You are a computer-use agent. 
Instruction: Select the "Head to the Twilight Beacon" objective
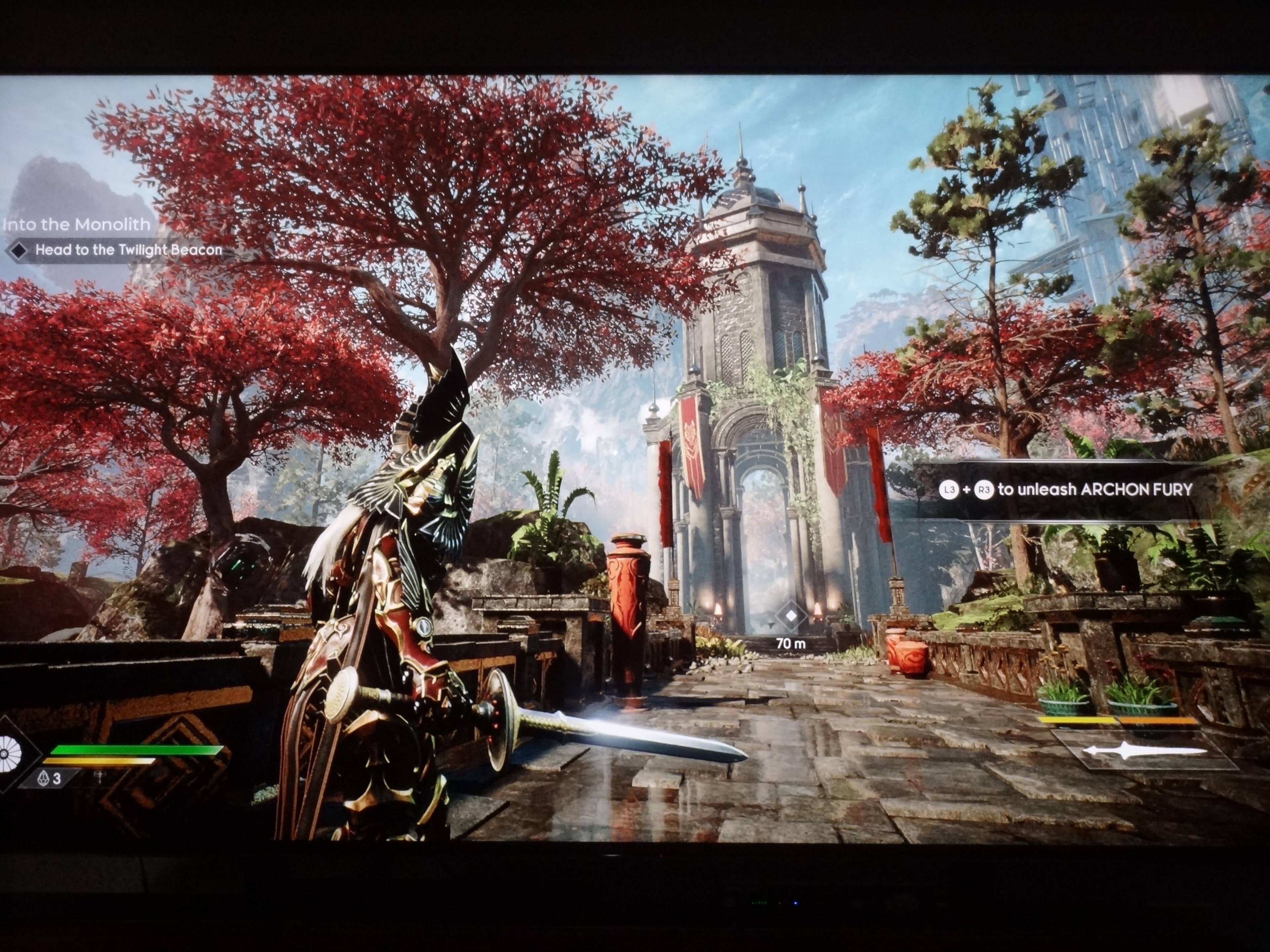tap(127, 250)
